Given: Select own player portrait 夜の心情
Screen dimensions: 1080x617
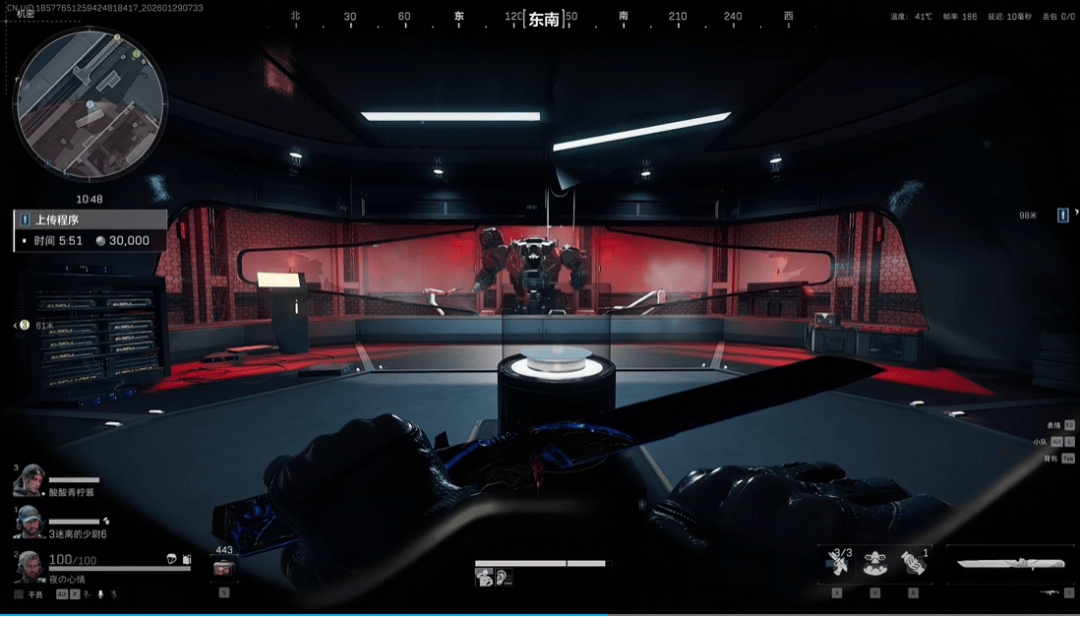Looking at the screenshot, I should 30,567.
